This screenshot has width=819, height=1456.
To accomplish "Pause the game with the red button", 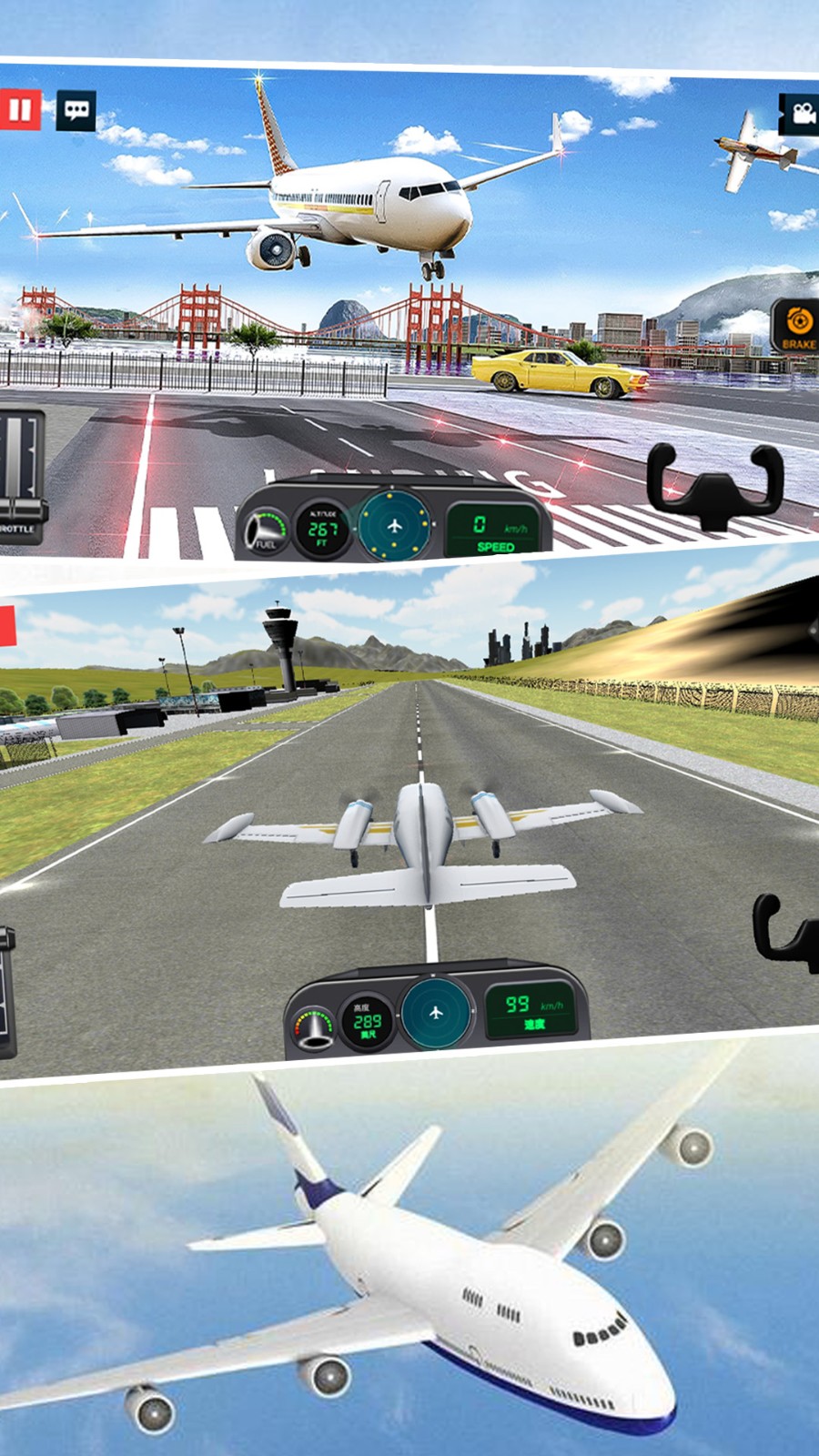I will [19, 110].
